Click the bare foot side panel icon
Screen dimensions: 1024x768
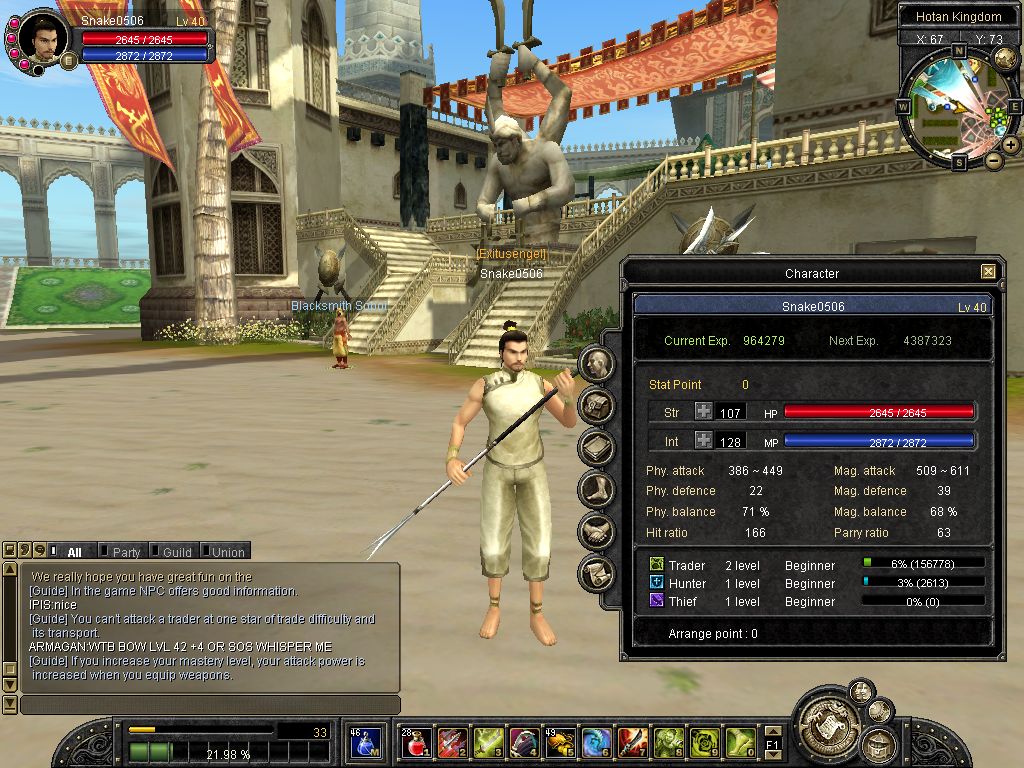[597, 489]
